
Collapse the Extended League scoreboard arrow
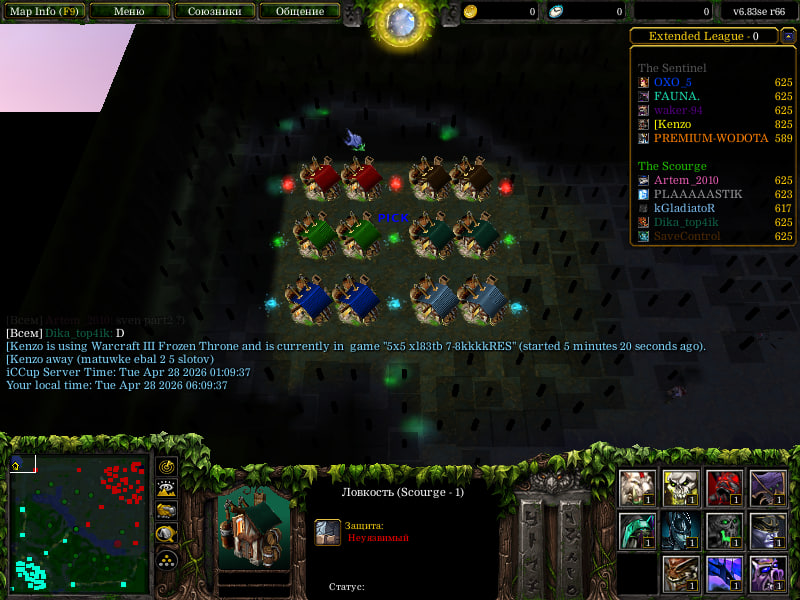click(788, 36)
